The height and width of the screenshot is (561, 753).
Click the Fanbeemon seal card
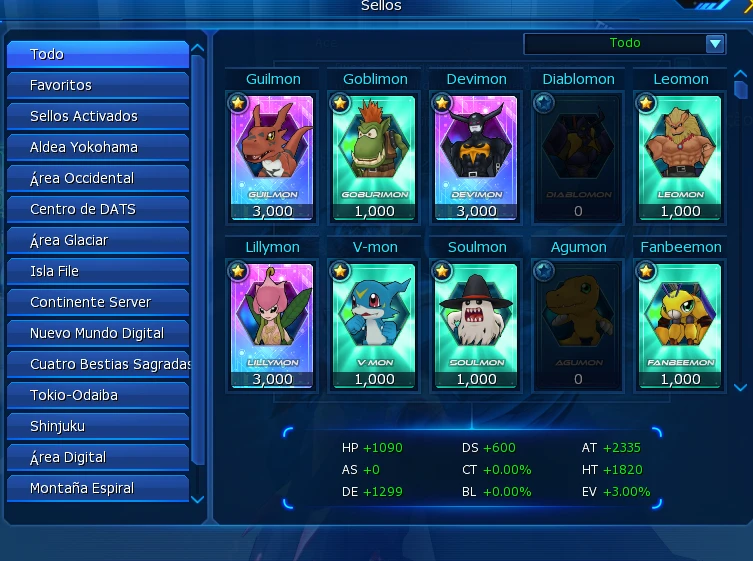pyautogui.click(x=680, y=324)
